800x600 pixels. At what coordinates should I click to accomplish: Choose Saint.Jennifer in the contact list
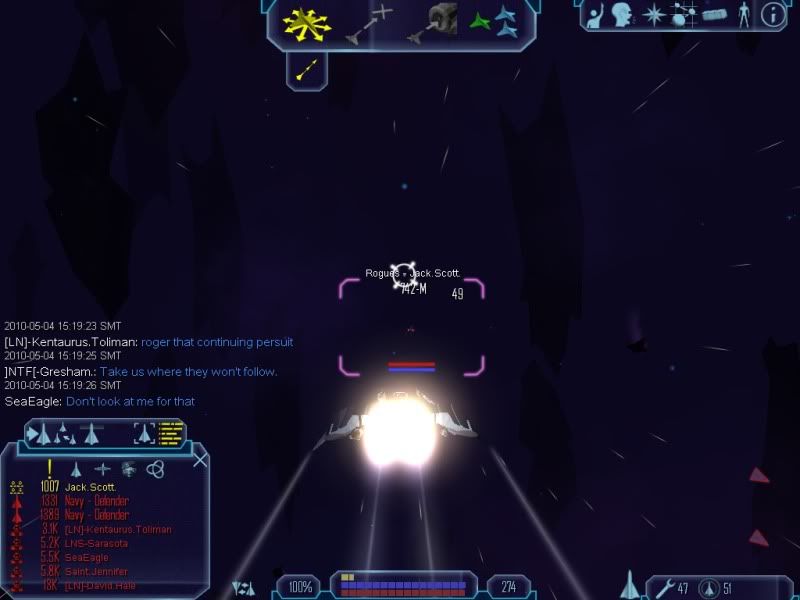point(97,571)
